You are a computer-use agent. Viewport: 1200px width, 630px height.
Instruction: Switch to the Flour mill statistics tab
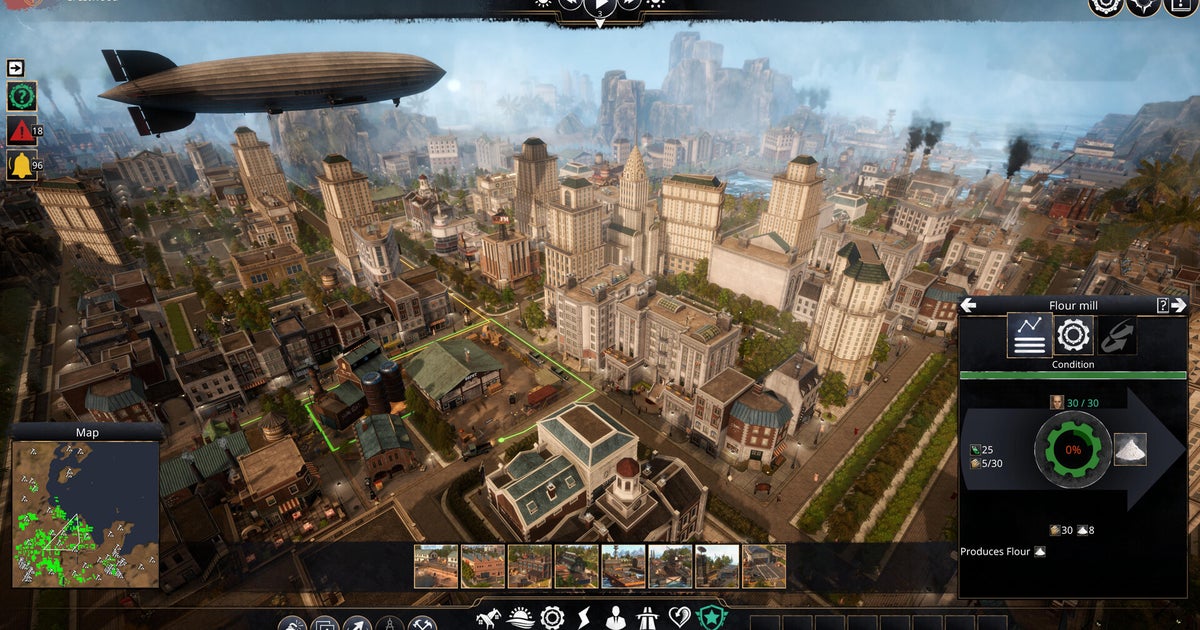[1029, 335]
